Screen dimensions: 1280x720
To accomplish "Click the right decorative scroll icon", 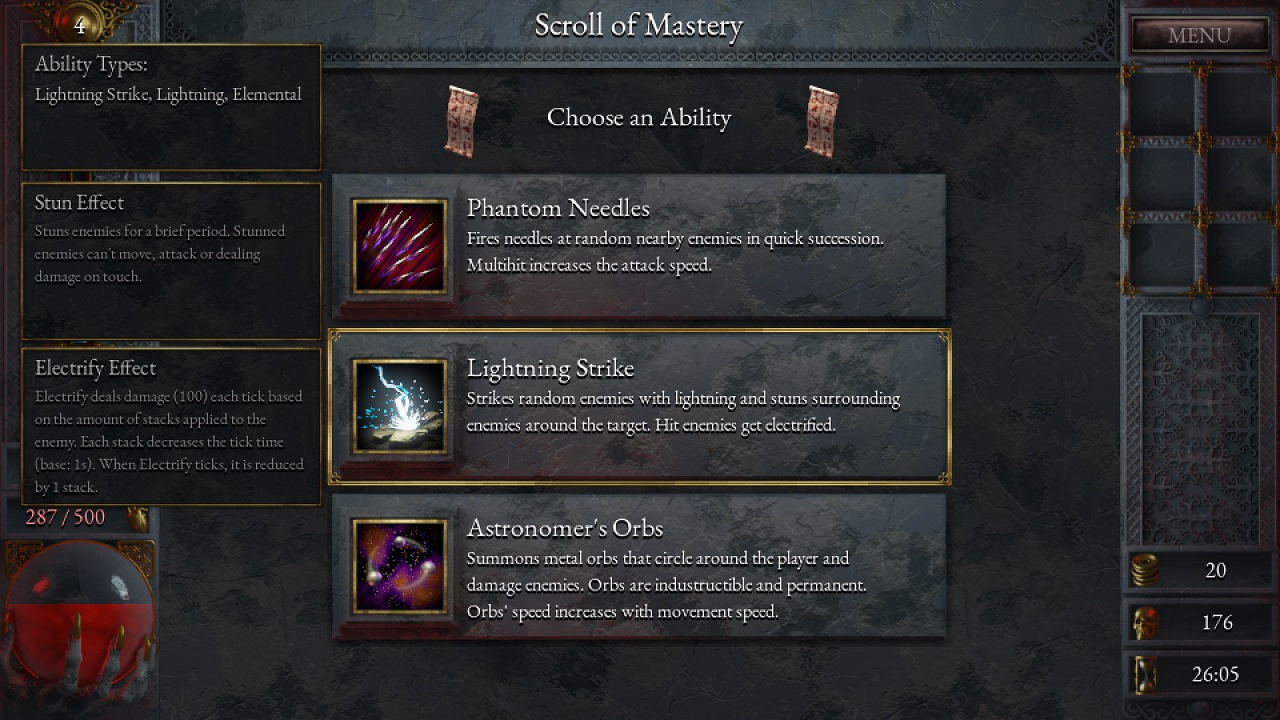I will 820,117.
